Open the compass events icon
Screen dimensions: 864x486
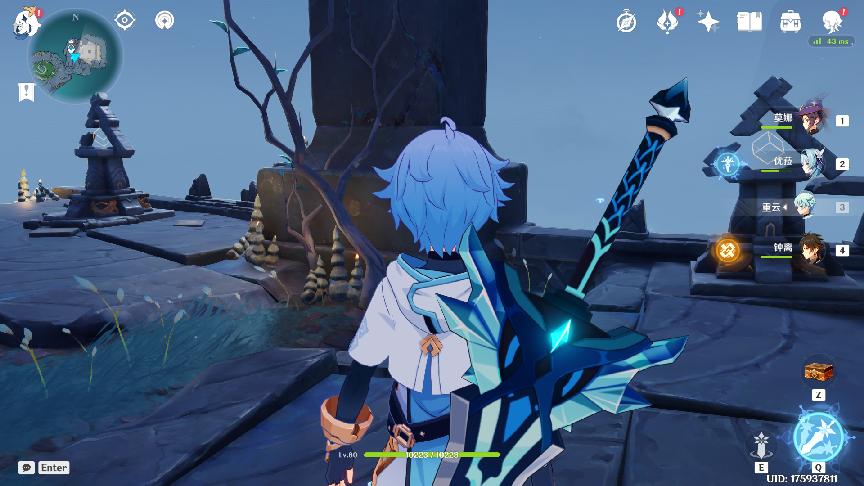[627, 21]
